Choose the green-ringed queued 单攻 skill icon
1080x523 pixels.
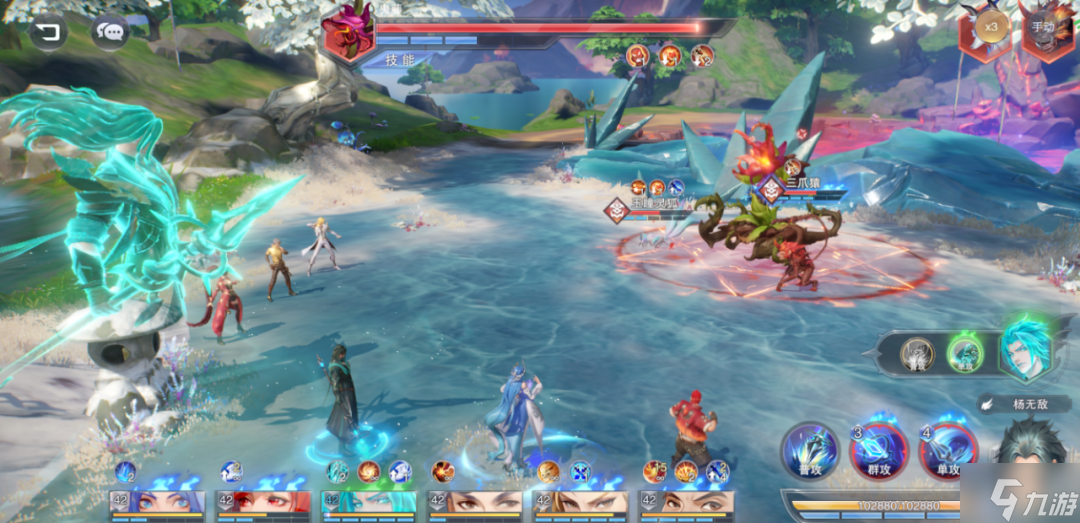(965, 354)
